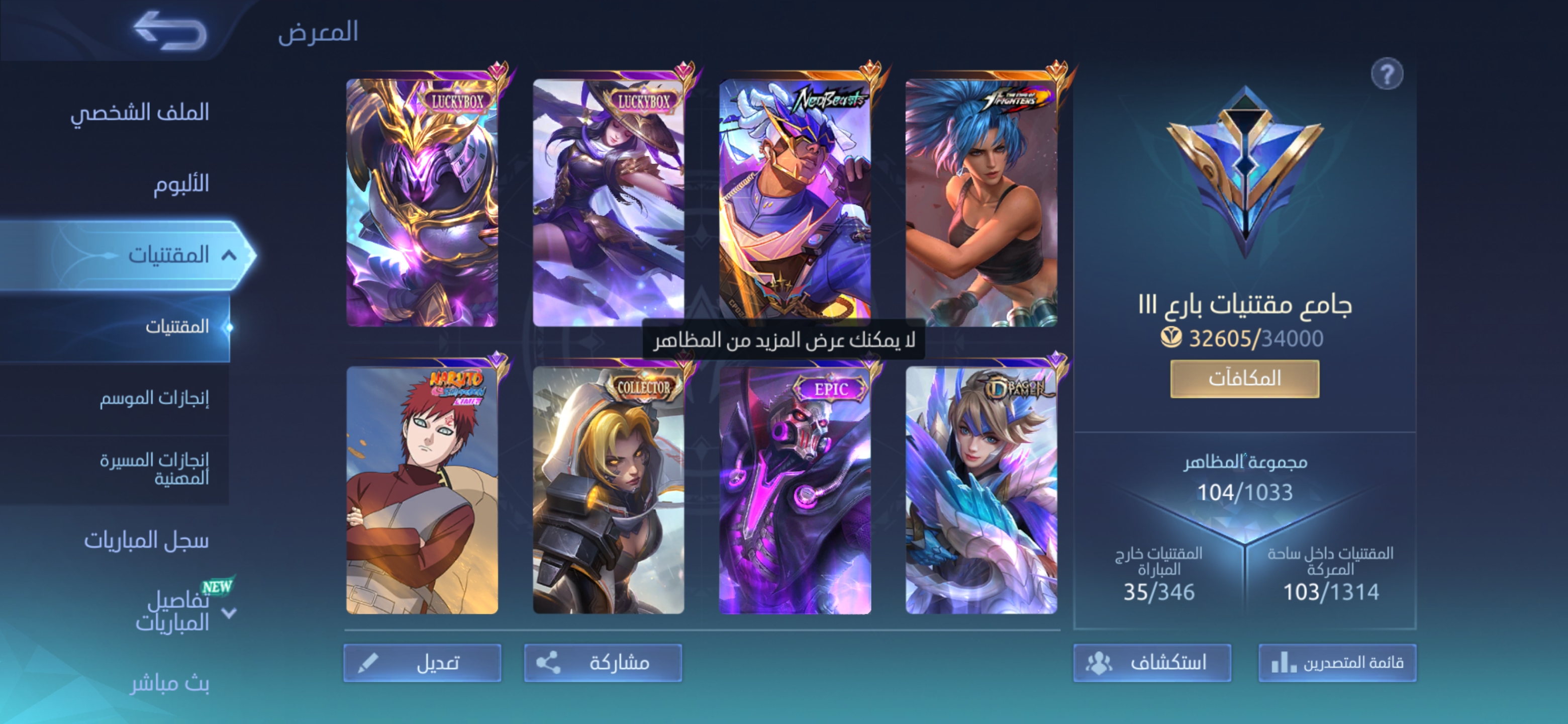This screenshot has height=724, width=1568.
Task: Open the استكشاف explore button
Action: pyautogui.click(x=1152, y=663)
